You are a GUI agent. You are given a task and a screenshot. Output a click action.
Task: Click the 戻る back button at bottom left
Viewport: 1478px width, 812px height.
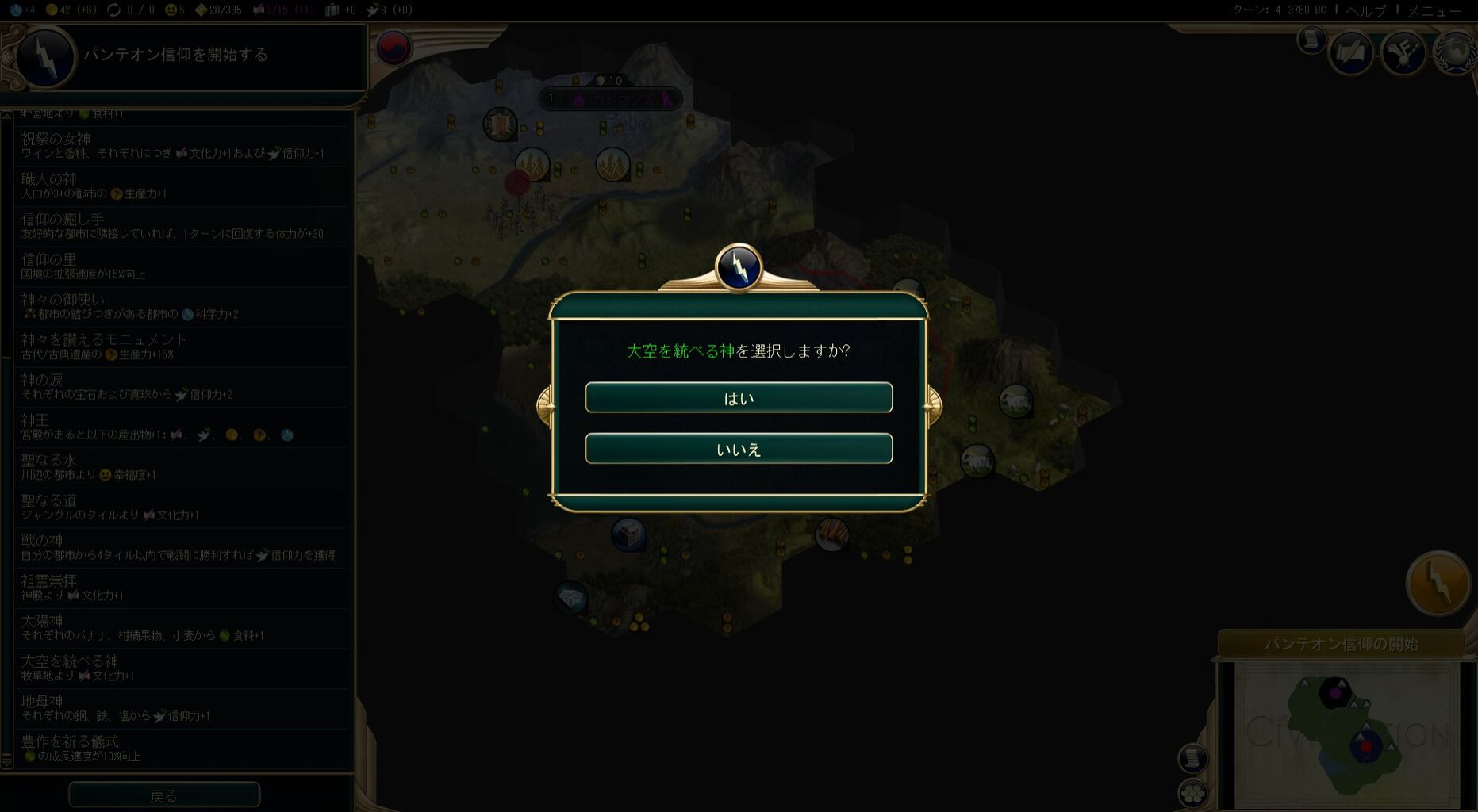coord(164,794)
